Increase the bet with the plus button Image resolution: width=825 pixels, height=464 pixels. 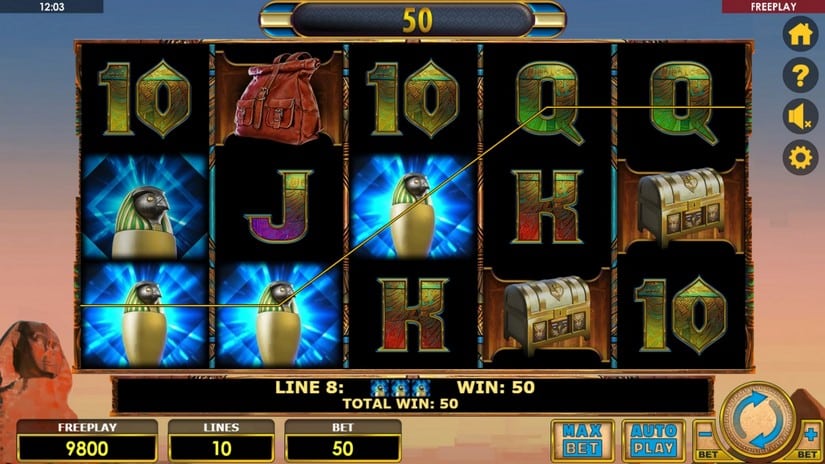pos(810,437)
